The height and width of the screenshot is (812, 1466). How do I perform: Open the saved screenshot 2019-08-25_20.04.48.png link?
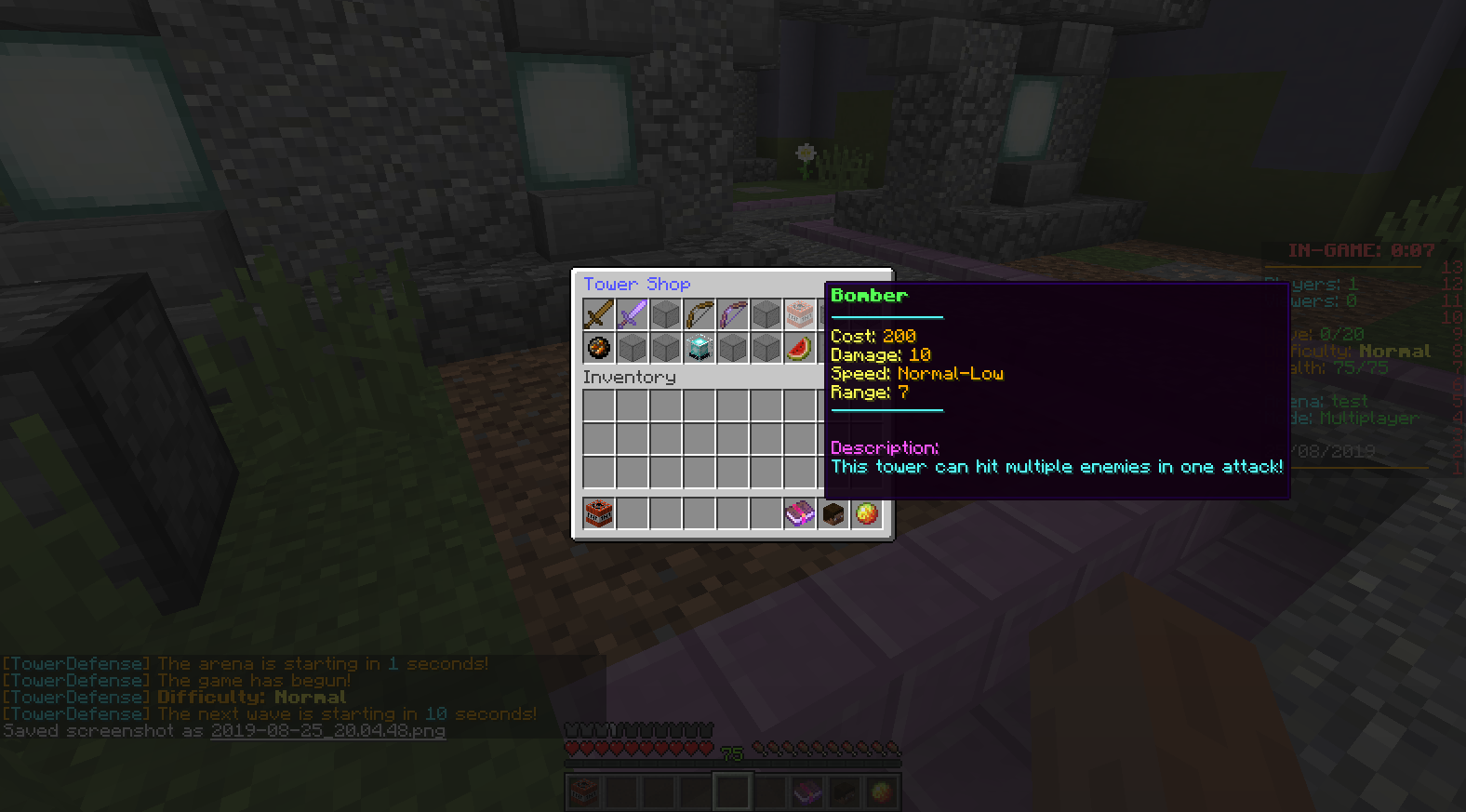click(x=327, y=731)
